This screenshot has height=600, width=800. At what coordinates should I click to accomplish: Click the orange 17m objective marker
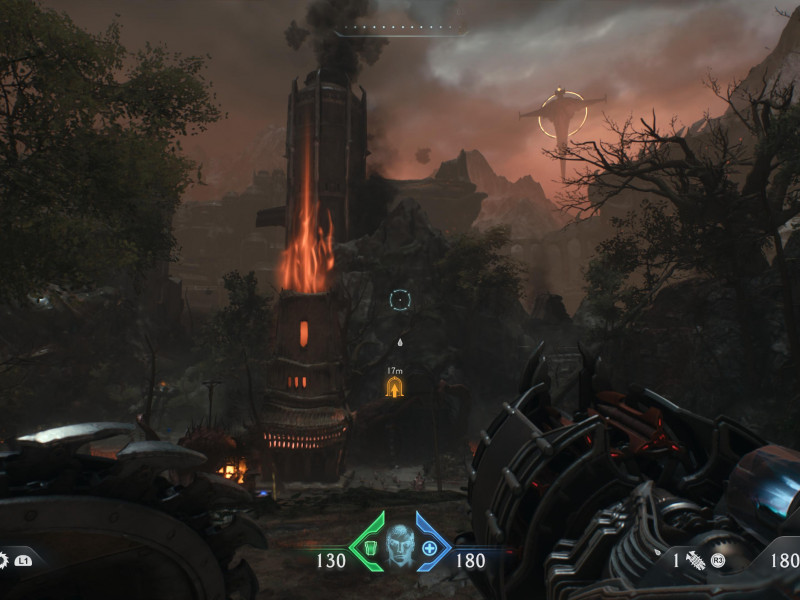pos(395,386)
